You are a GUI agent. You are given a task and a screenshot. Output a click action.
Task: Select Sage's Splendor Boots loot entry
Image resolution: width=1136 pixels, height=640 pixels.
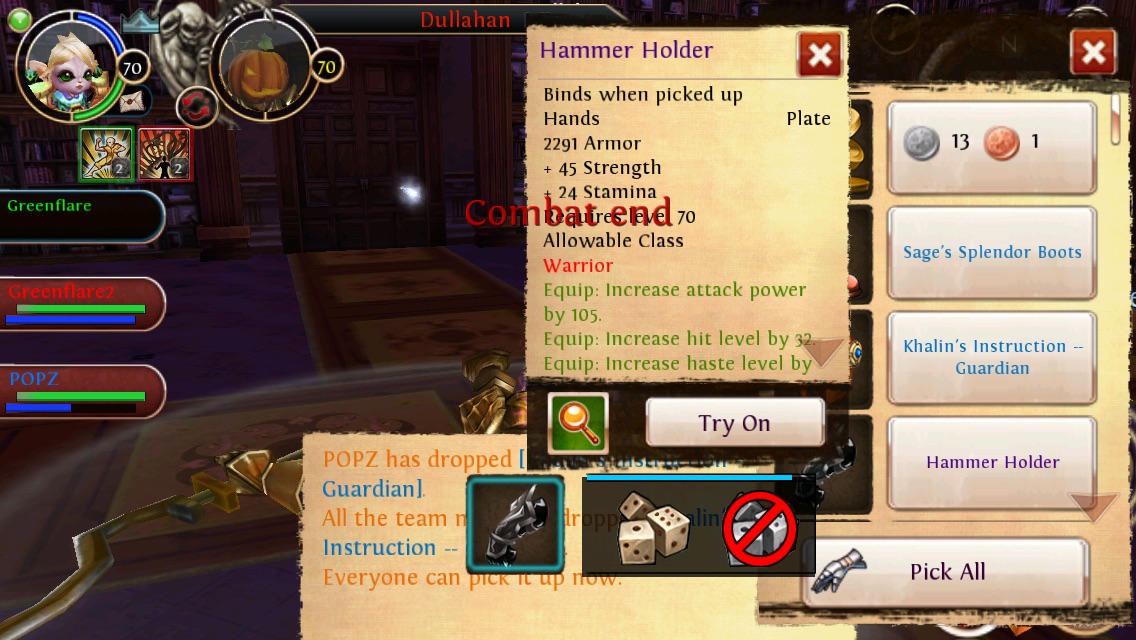pyautogui.click(x=991, y=253)
